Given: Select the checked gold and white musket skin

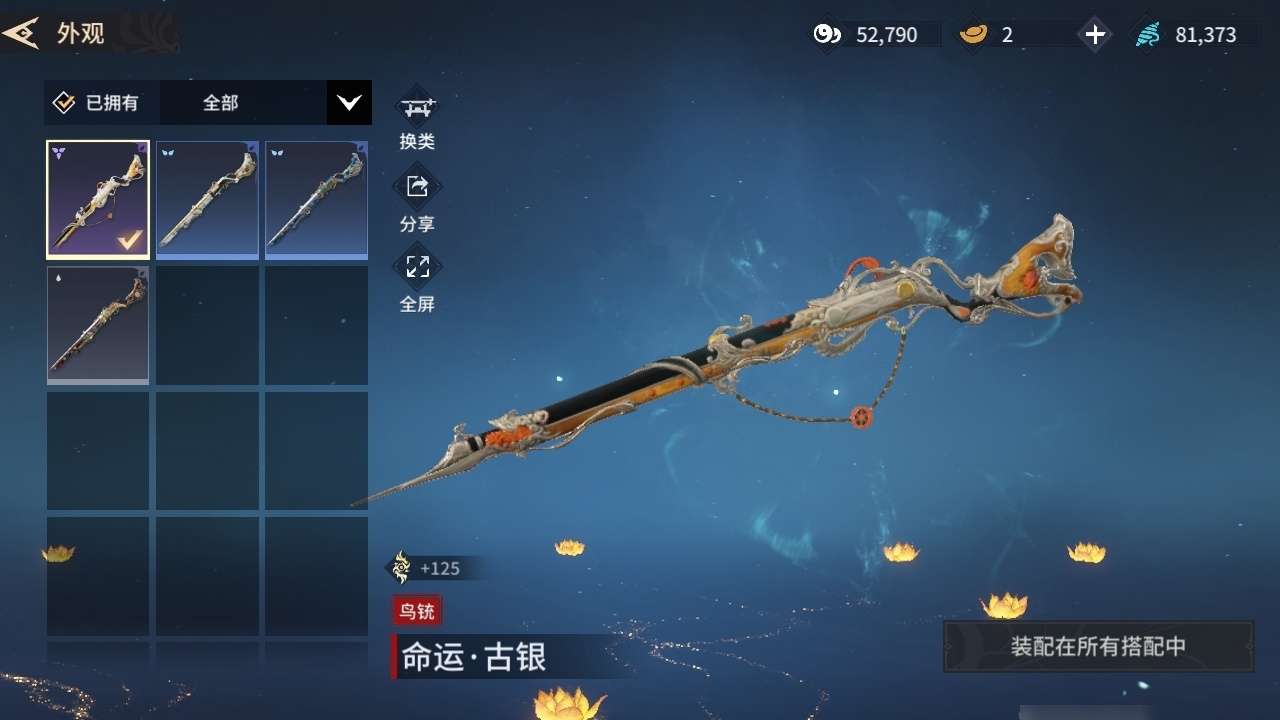Looking at the screenshot, I should point(98,200).
